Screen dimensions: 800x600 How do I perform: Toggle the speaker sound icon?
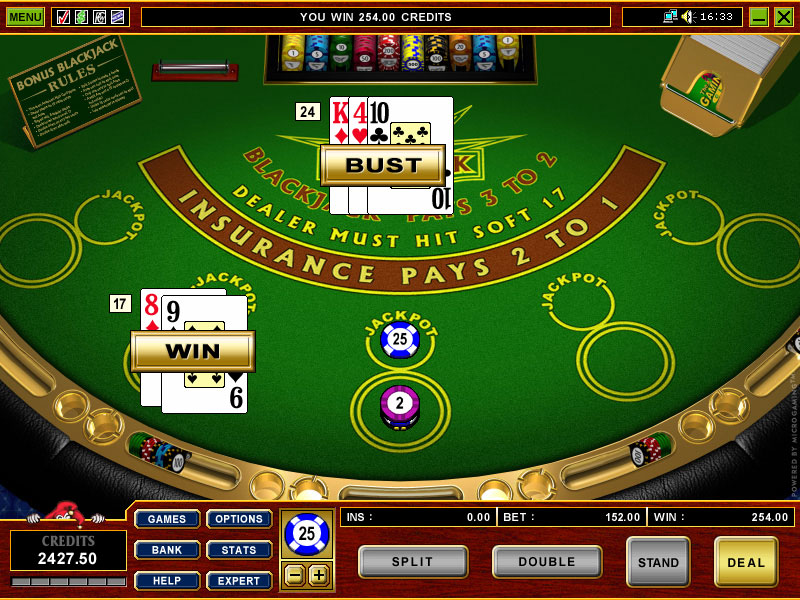(687, 17)
